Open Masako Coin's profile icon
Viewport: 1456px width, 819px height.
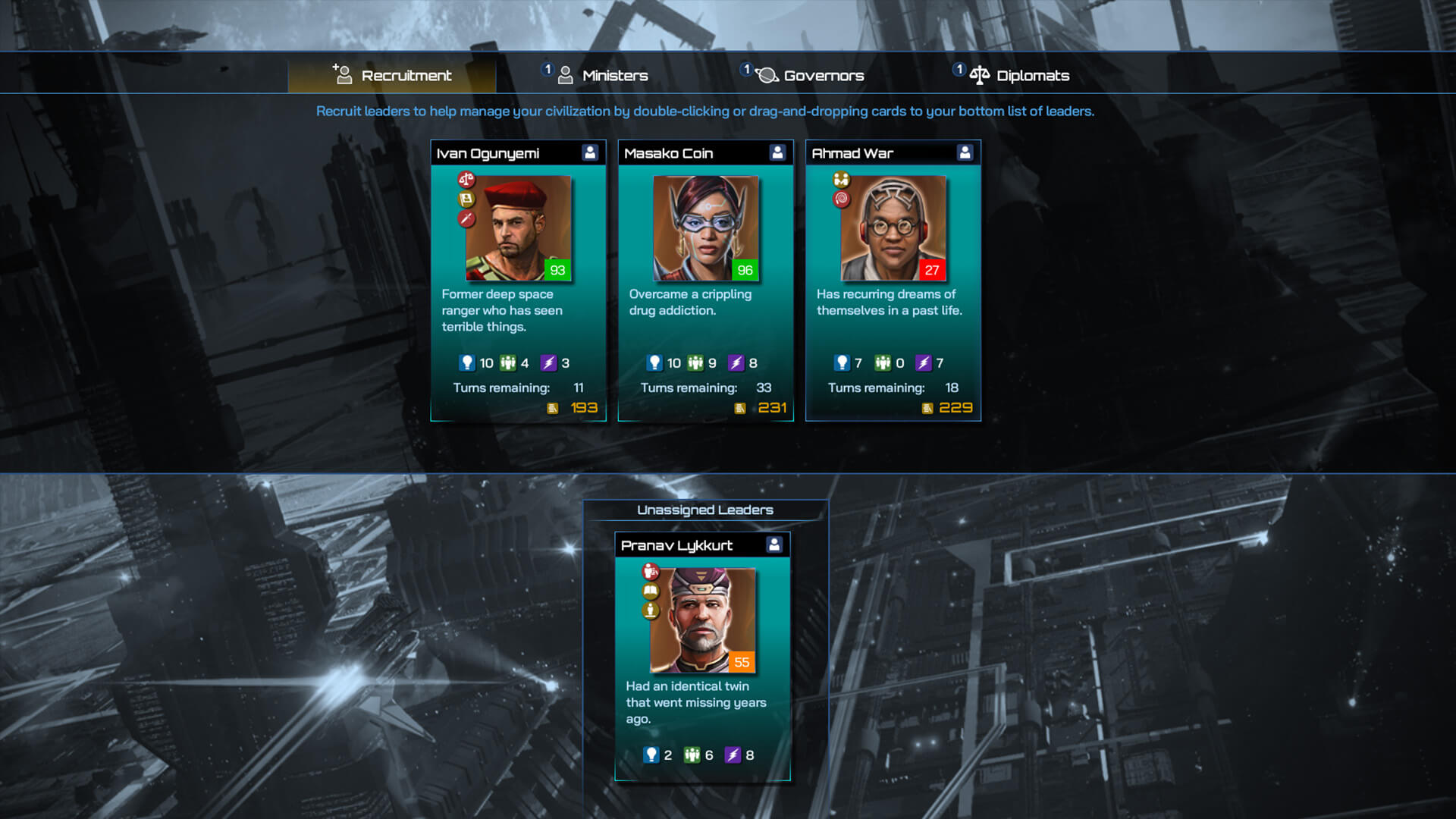tap(777, 152)
